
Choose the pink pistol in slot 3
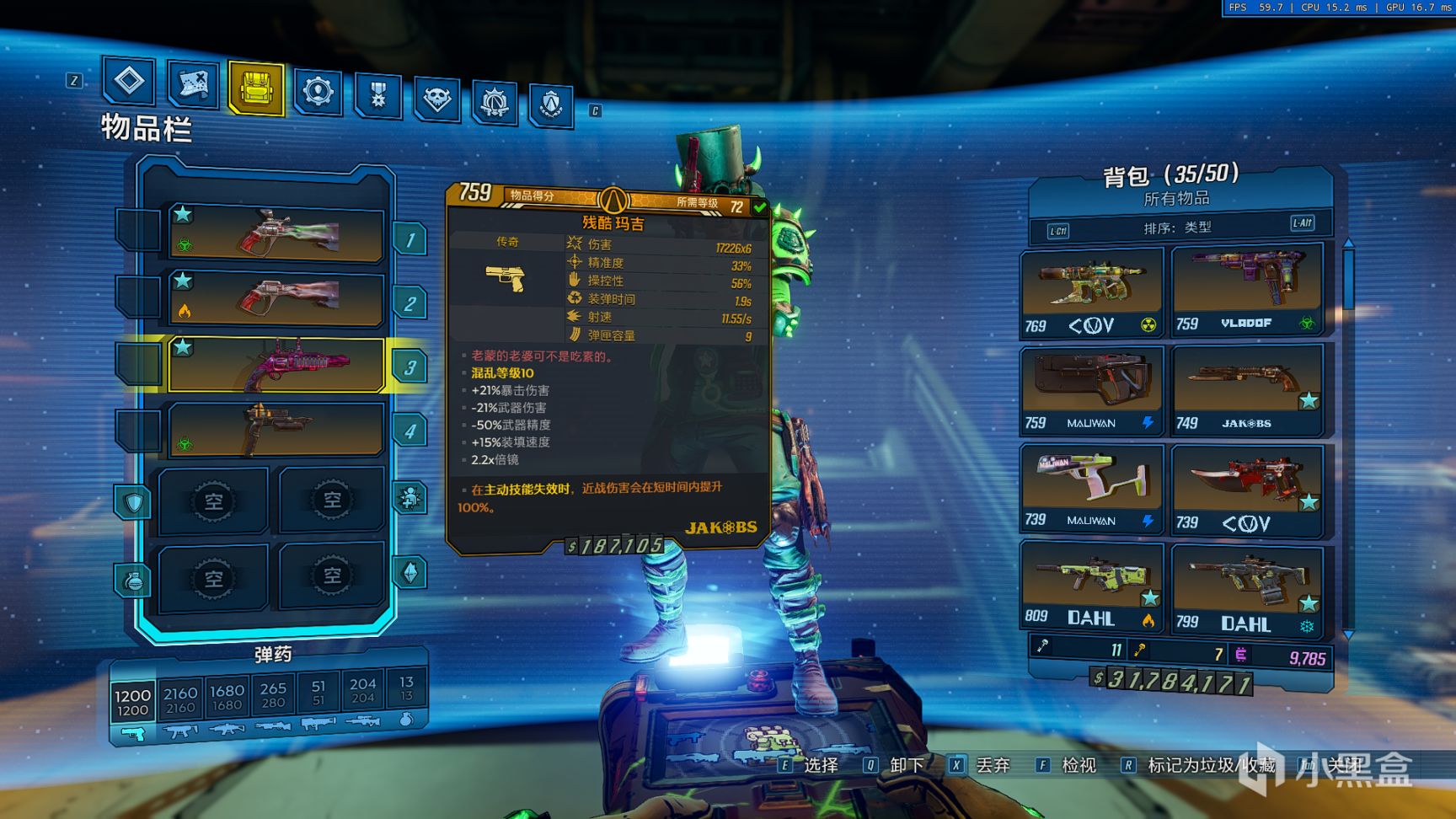[276, 364]
